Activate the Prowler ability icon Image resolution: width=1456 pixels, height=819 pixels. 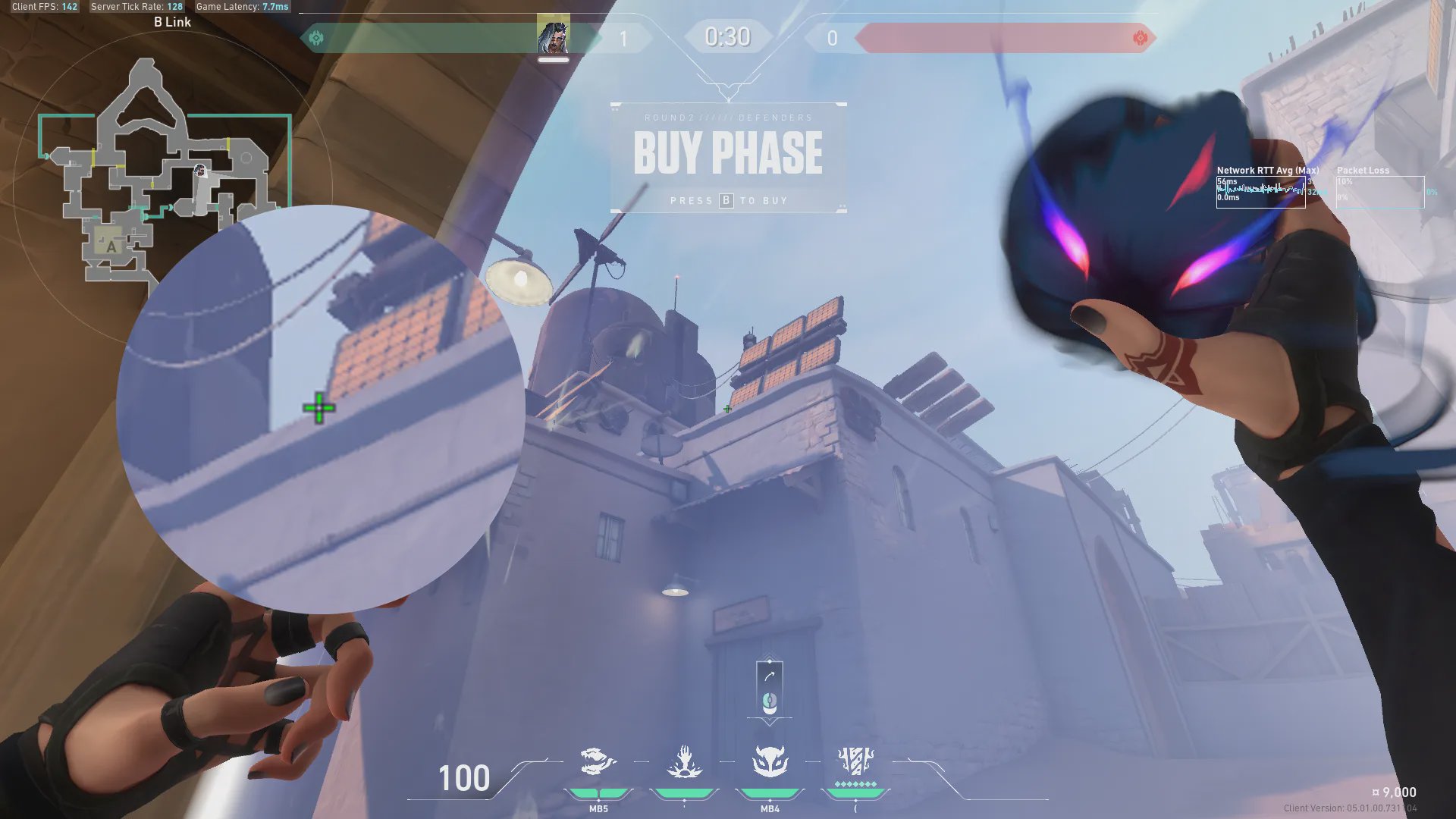(x=598, y=761)
